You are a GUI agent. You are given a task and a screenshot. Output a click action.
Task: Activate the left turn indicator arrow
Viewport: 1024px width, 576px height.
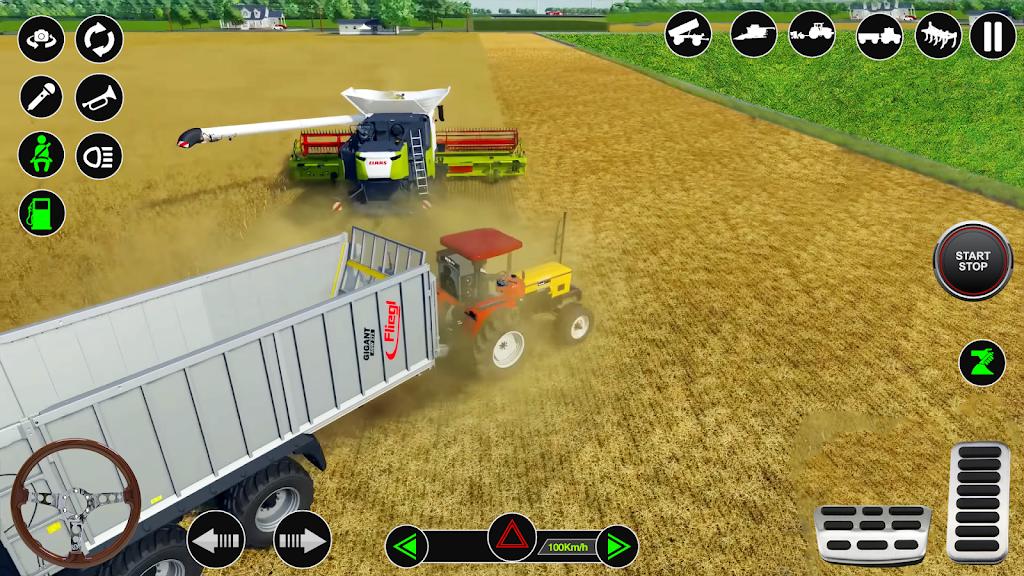coord(406,546)
